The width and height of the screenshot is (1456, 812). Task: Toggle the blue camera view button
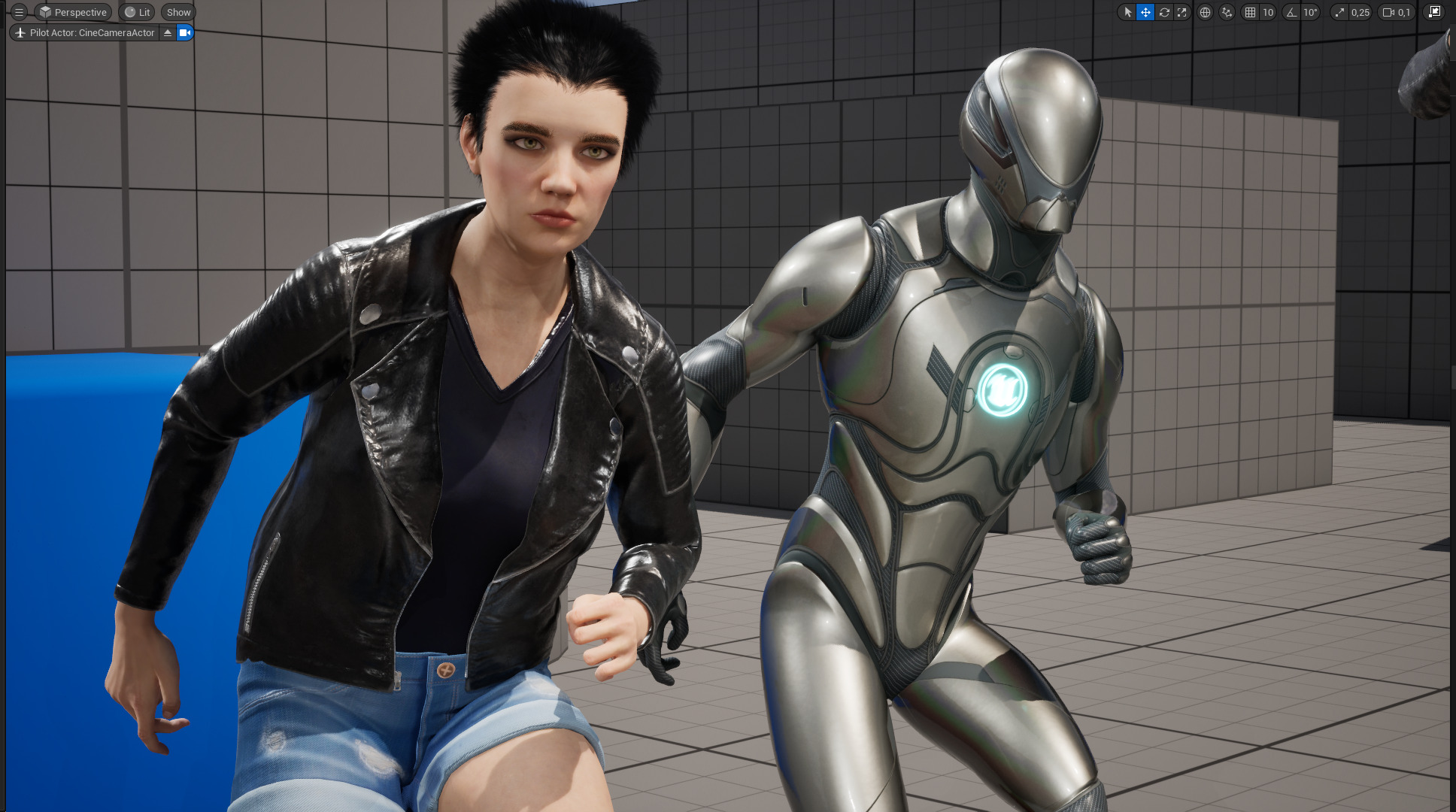point(185,32)
